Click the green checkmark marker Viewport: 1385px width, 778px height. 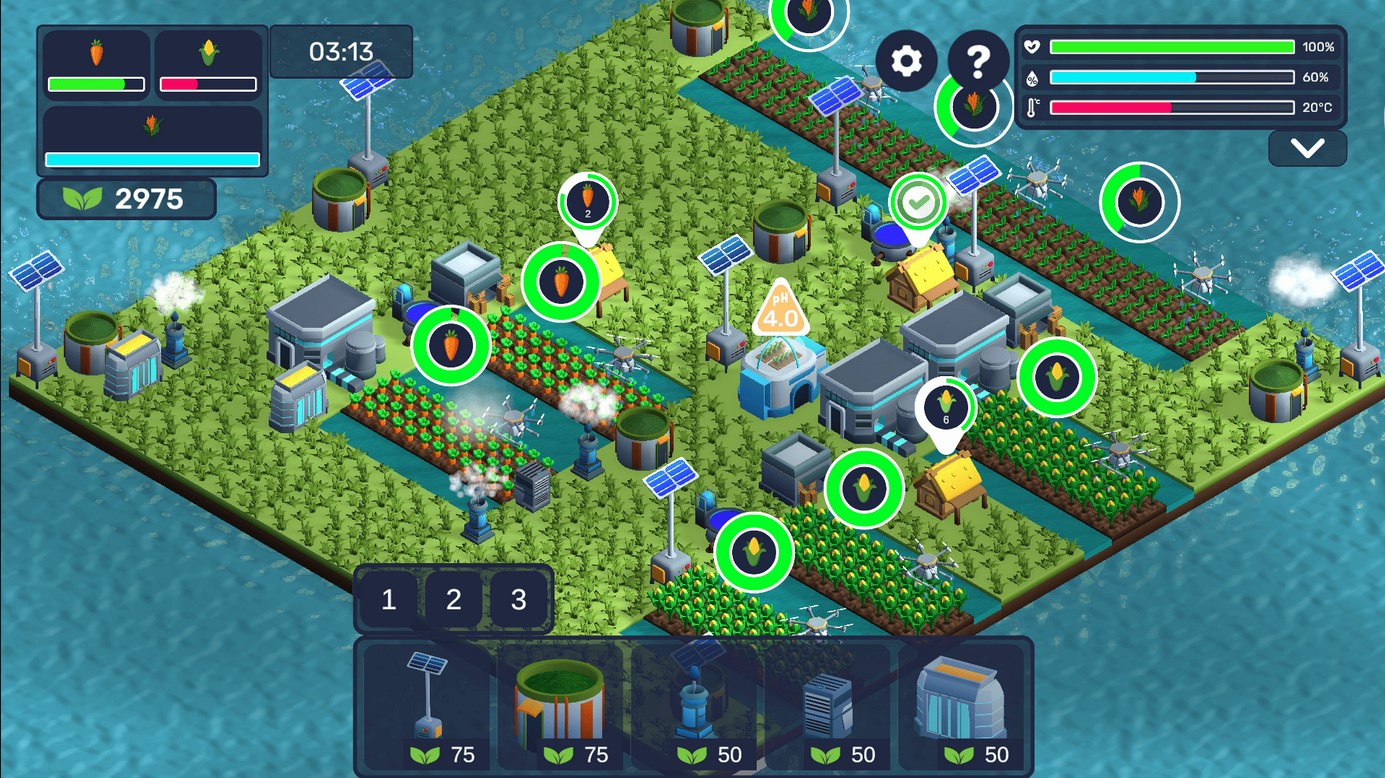point(918,204)
